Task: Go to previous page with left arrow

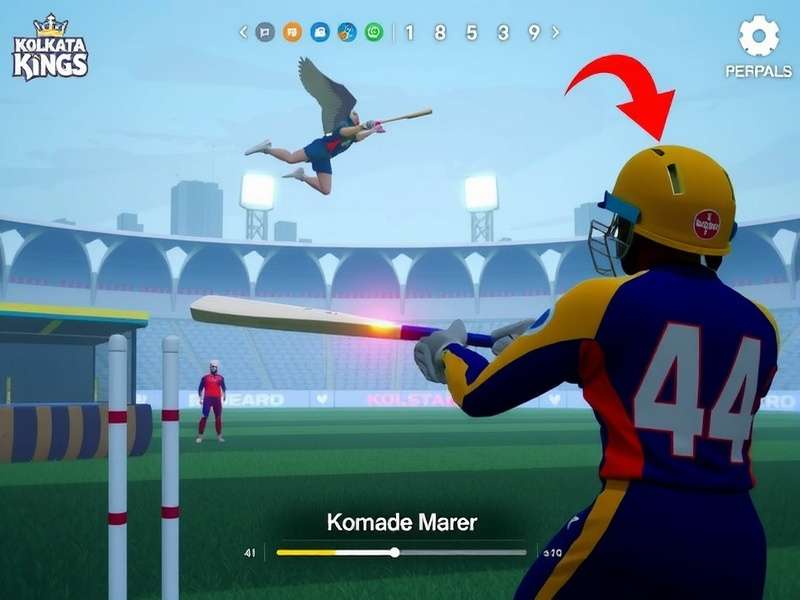Action: click(x=243, y=32)
